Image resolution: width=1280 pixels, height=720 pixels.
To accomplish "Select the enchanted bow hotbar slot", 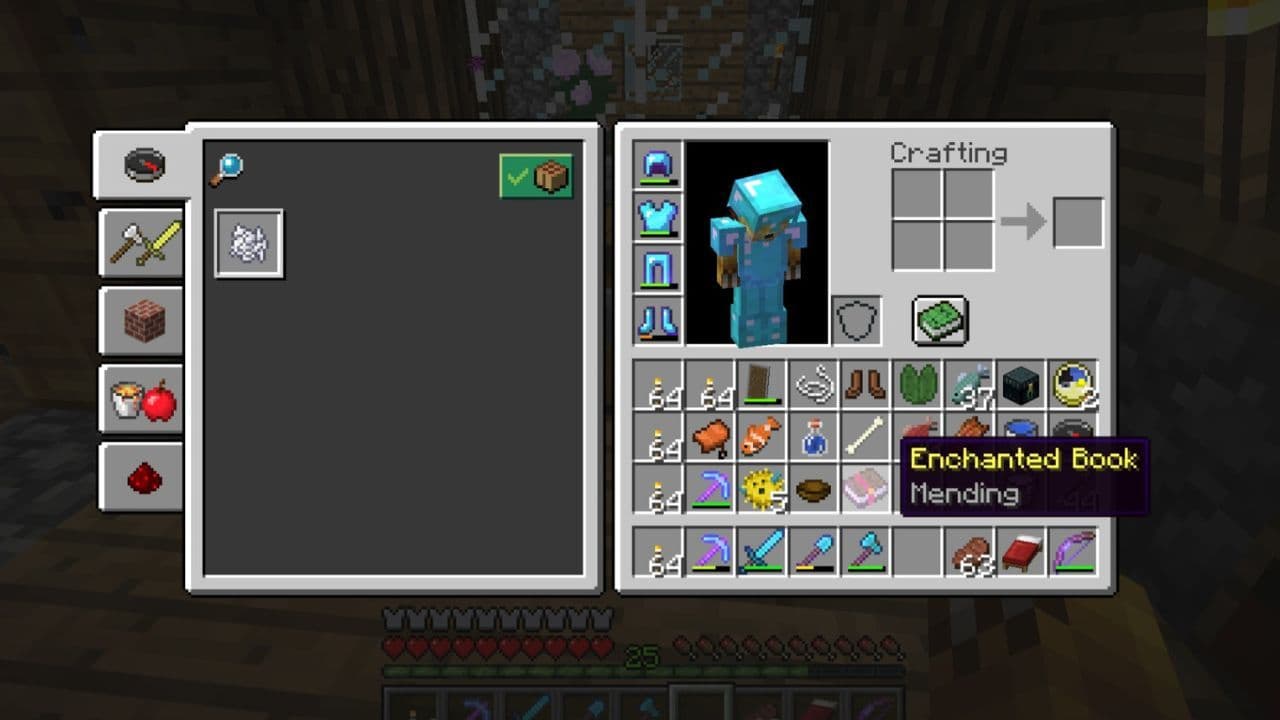I will 1073,553.
